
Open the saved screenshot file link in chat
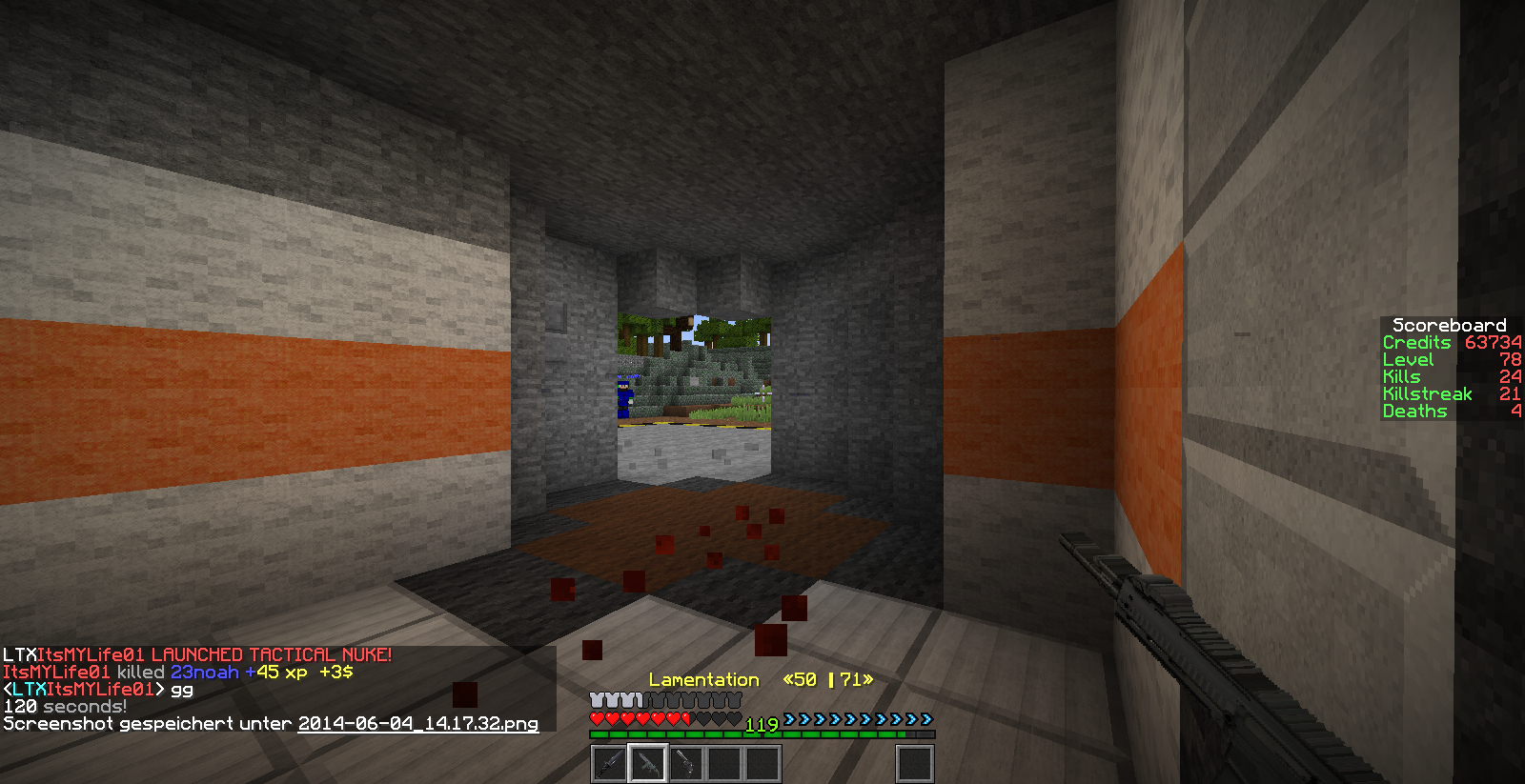[x=417, y=724]
